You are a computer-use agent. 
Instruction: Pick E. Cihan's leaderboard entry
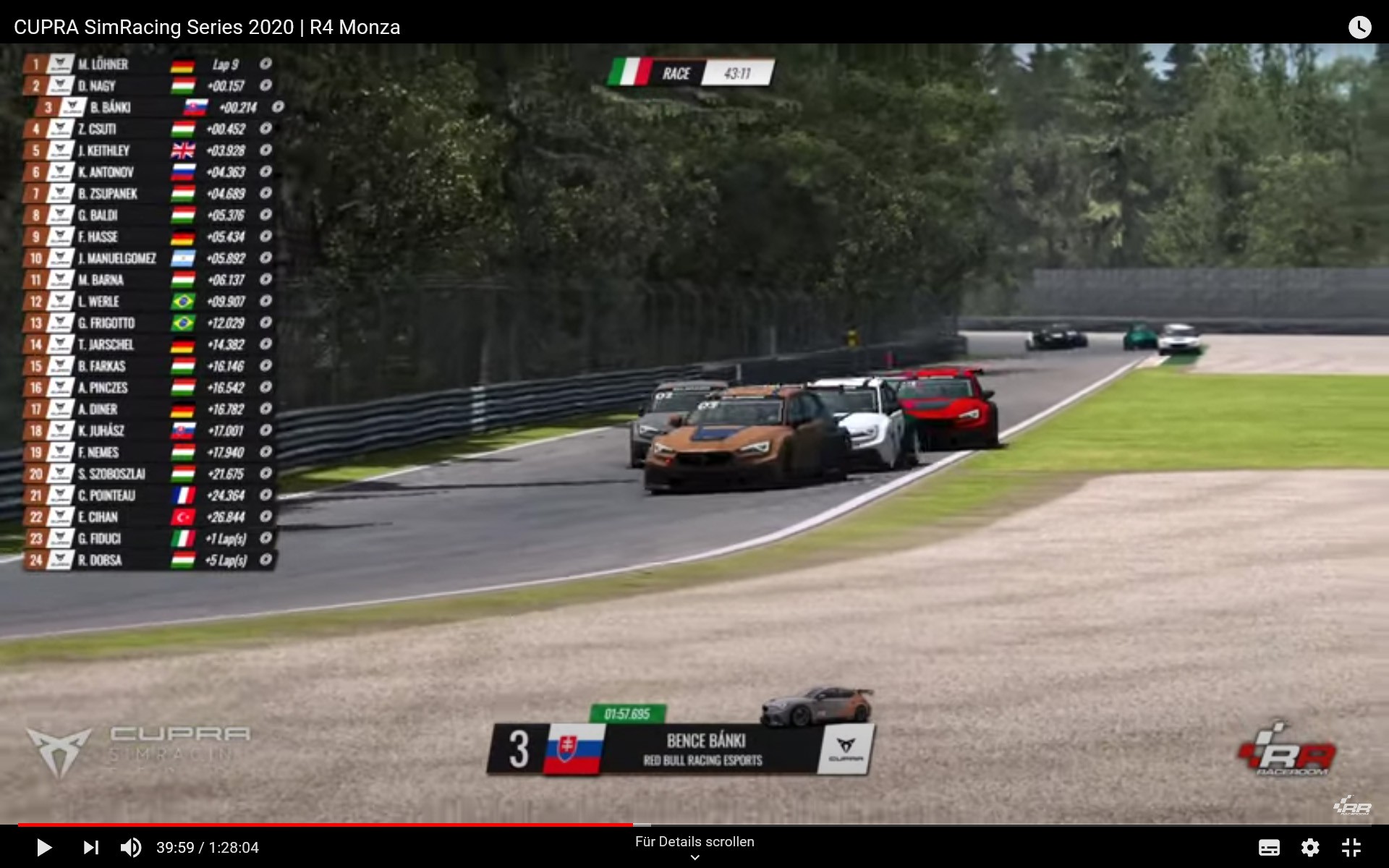click(x=148, y=517)
